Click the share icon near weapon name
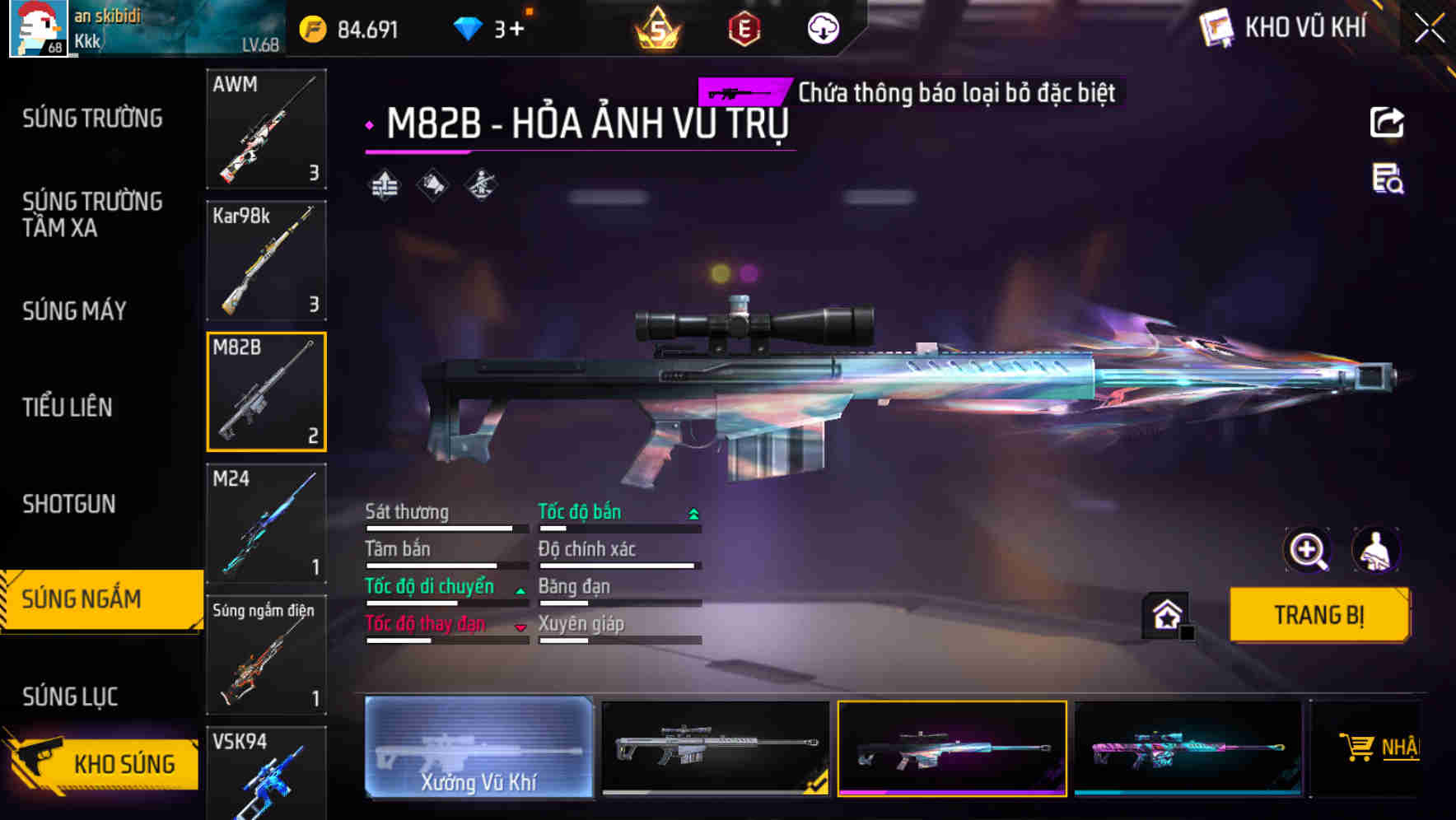Screen dimensions: 1456x820 pyautogui.click(x=1387, y=122)
